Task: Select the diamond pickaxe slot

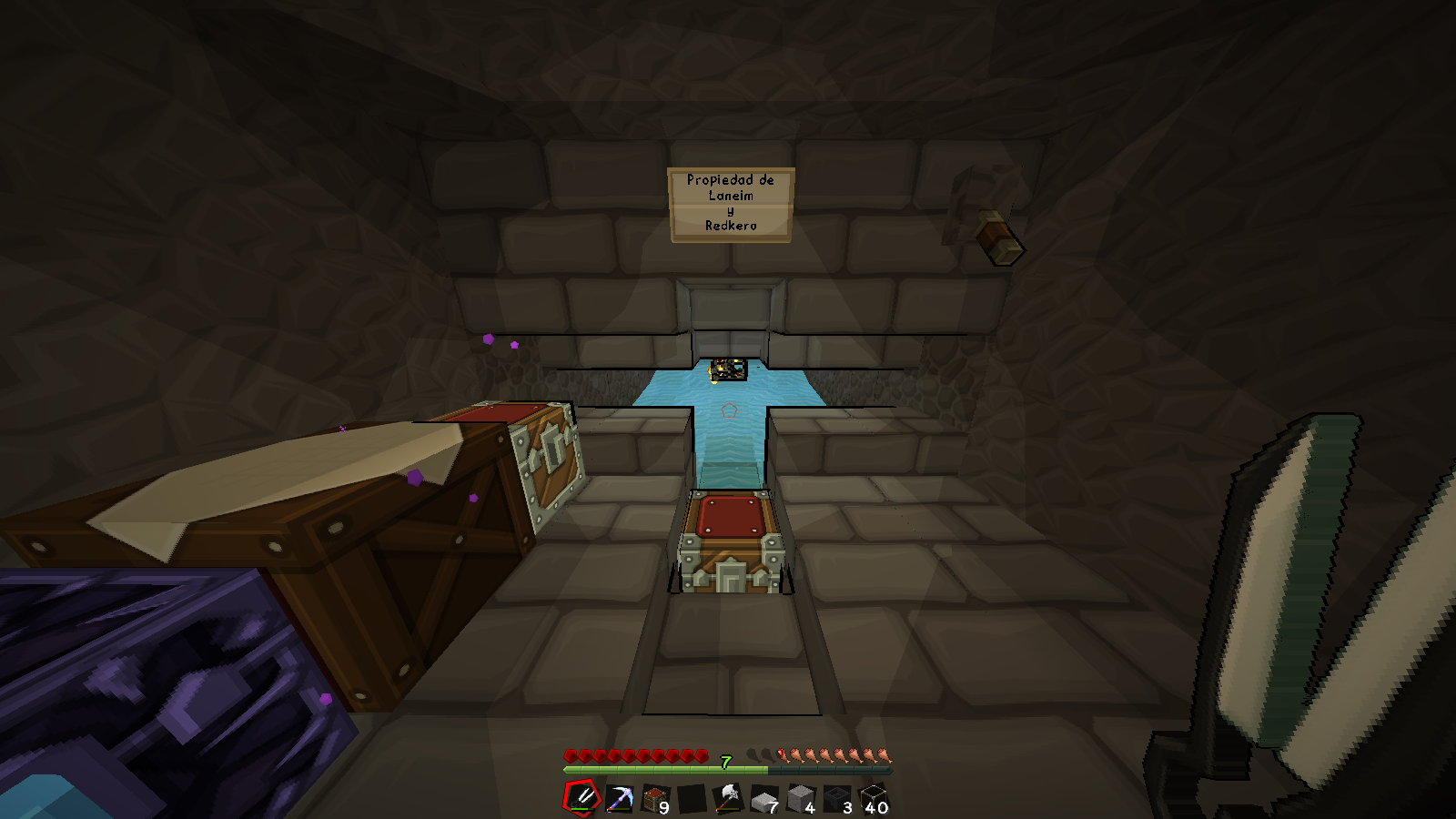Action: click(x=620, y=798)
